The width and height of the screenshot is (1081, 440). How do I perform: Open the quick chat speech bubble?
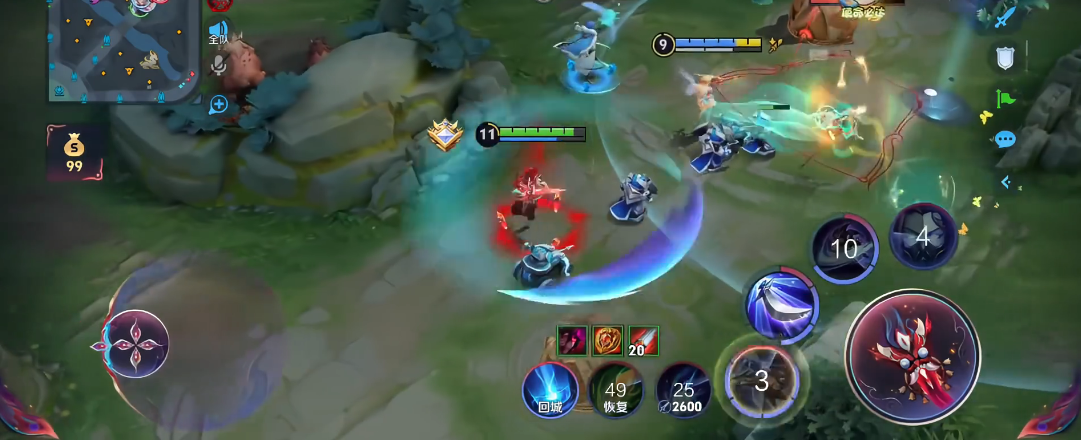coord(1005,139)
